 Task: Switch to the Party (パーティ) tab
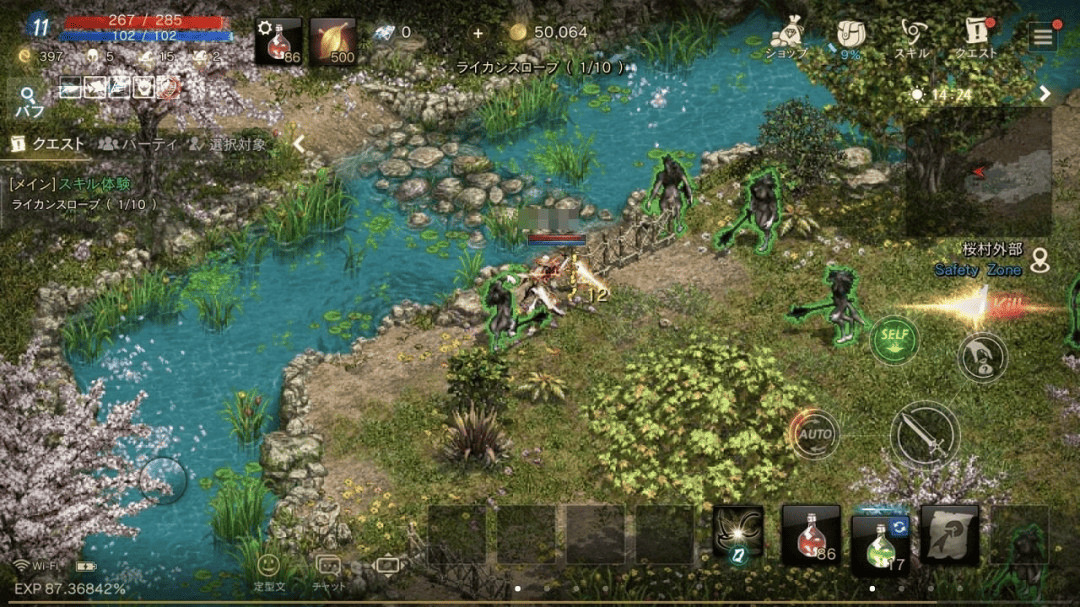tap(137, 144)
